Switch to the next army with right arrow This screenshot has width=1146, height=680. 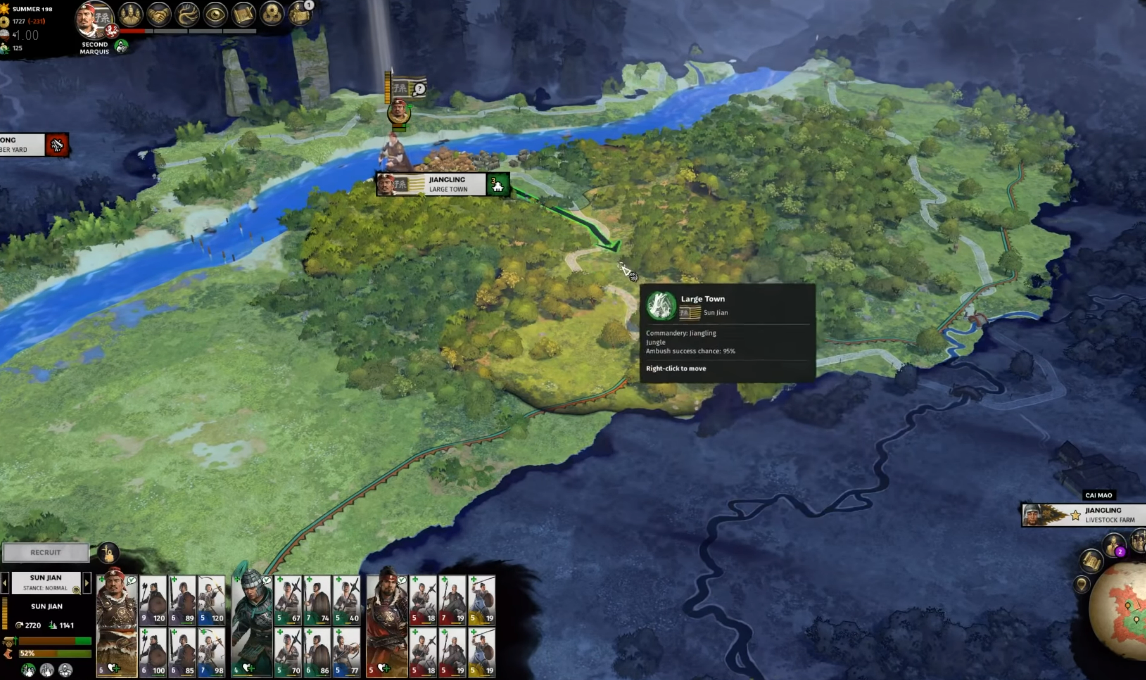(x=87, y=582)
